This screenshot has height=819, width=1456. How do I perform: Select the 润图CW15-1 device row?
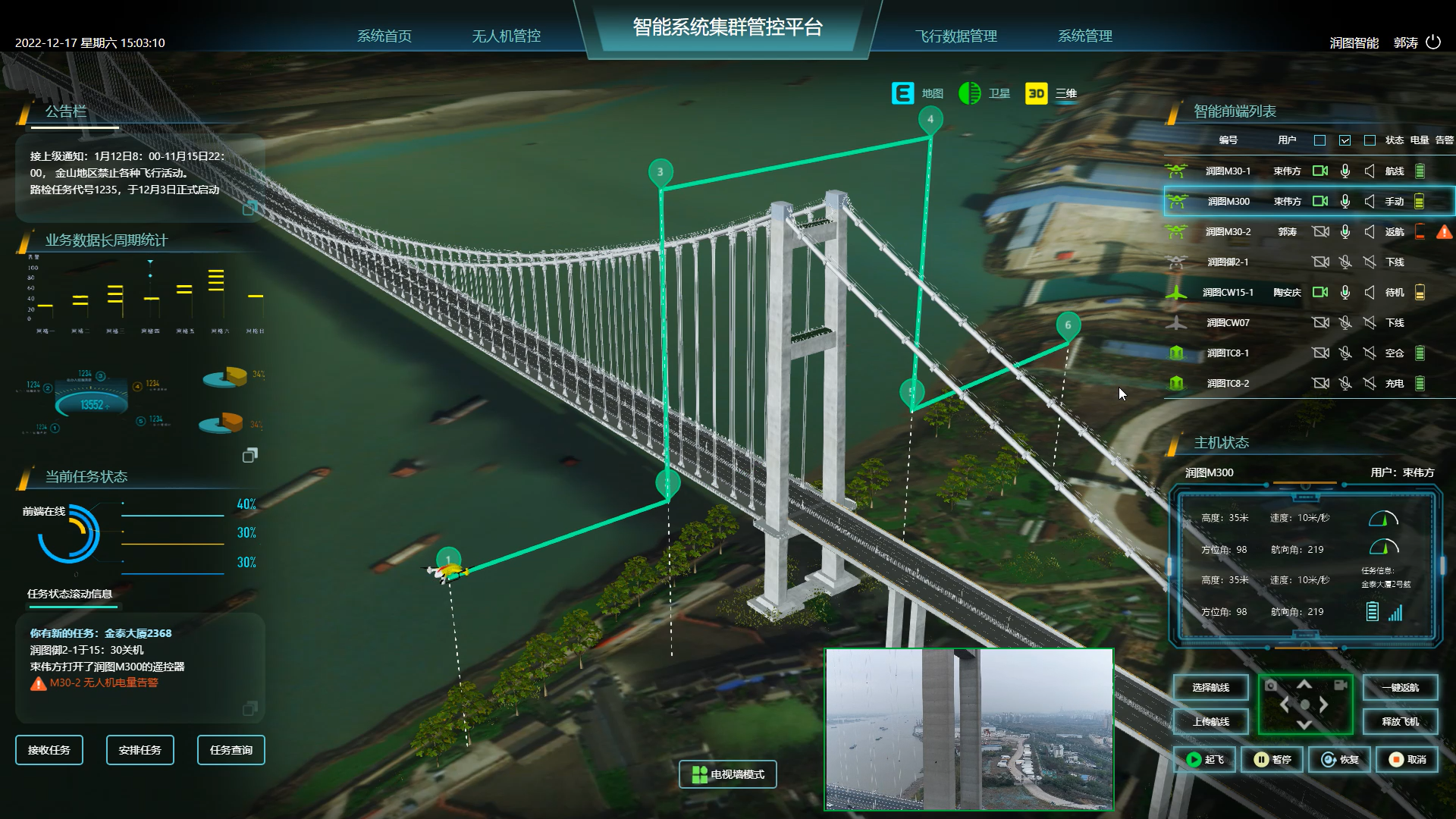tap(1228, 293)
